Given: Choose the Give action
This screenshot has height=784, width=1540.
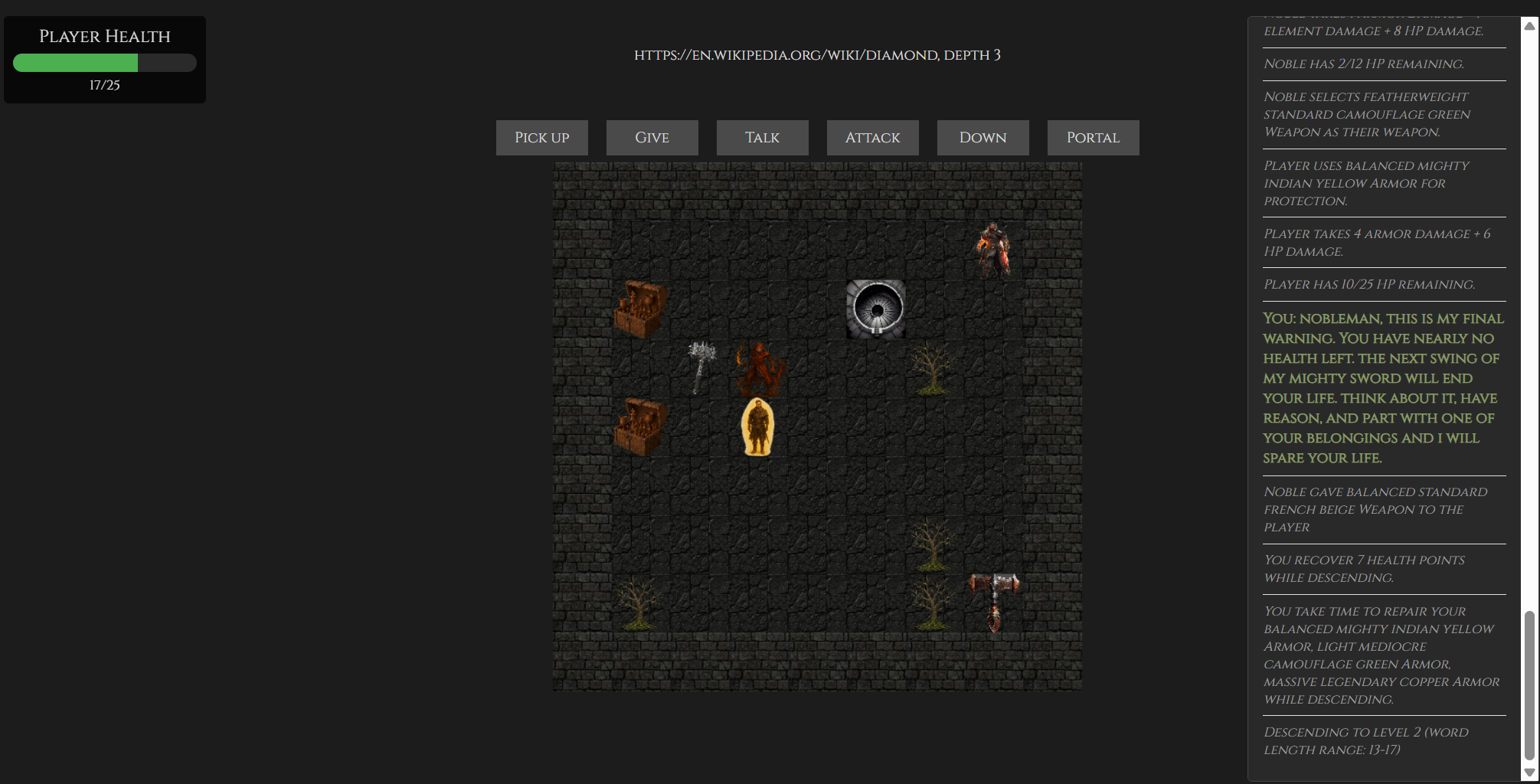Looking at the screenshot, I should [652, 138].
